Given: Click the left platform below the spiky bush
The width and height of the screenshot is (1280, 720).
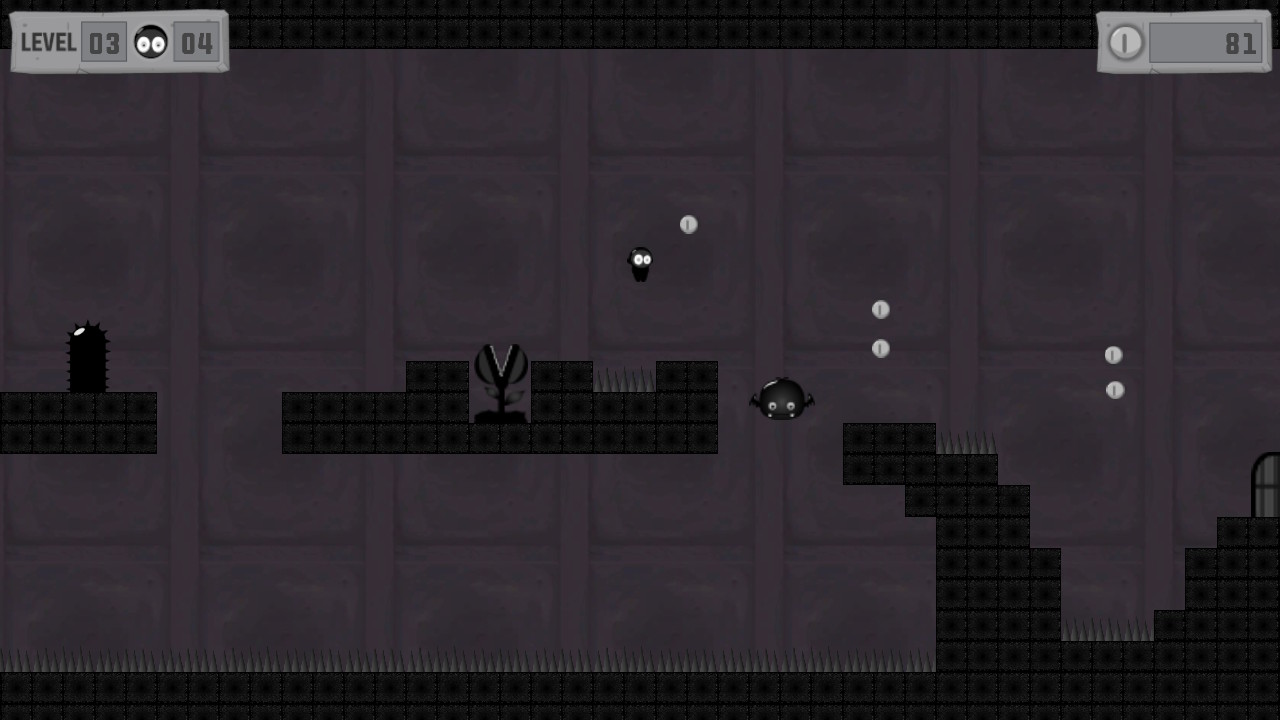Looking at the screenshot, I should (x=78, y=420).
